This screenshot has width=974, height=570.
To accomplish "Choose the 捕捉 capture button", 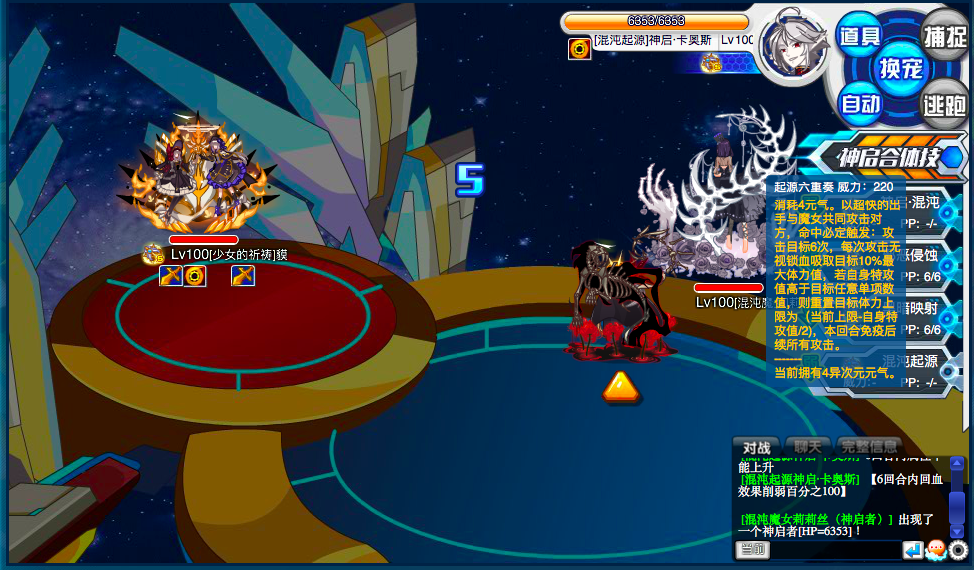I will [x=944, y=36].
